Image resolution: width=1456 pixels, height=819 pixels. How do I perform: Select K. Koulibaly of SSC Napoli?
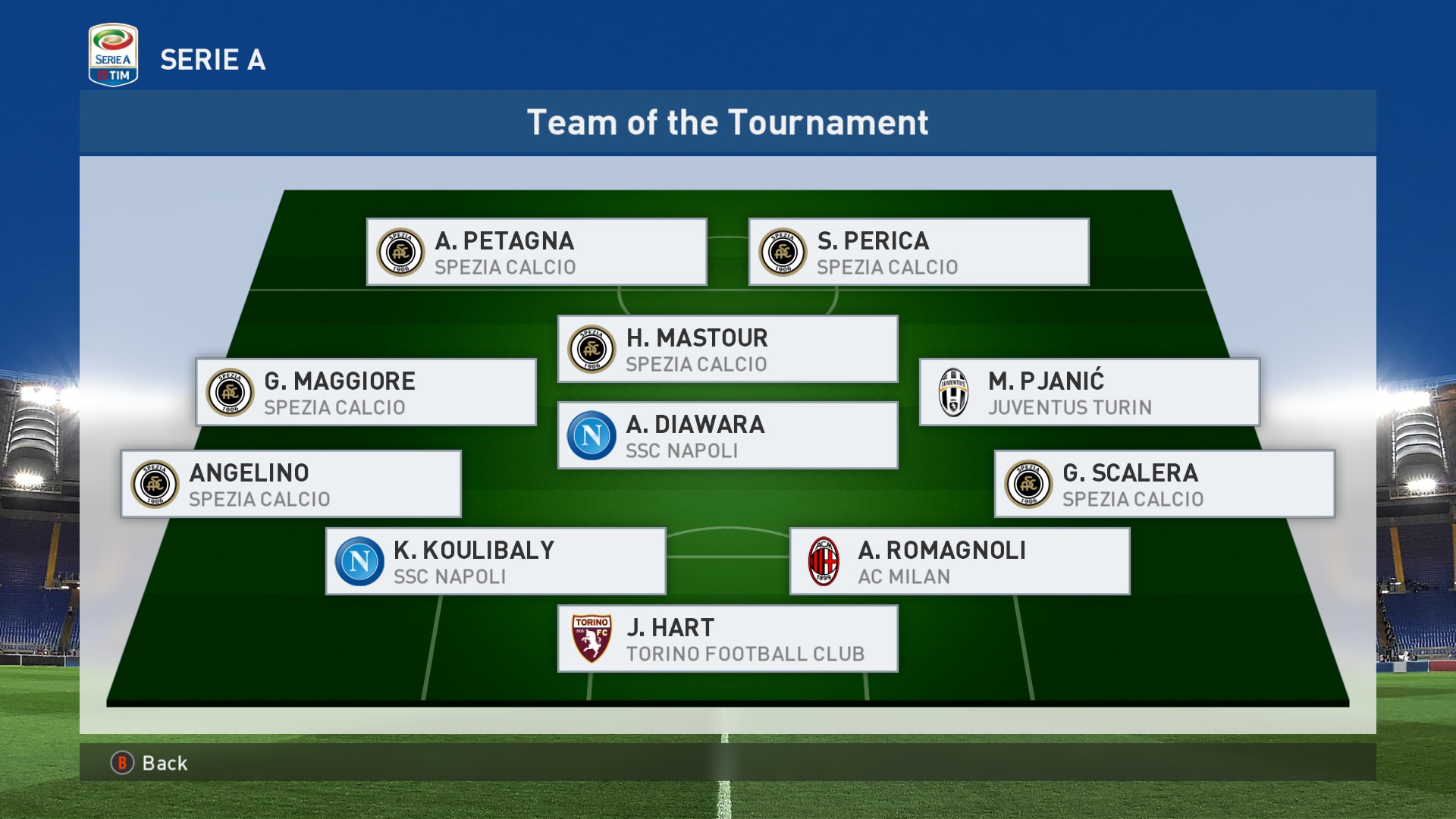[495, 562]
